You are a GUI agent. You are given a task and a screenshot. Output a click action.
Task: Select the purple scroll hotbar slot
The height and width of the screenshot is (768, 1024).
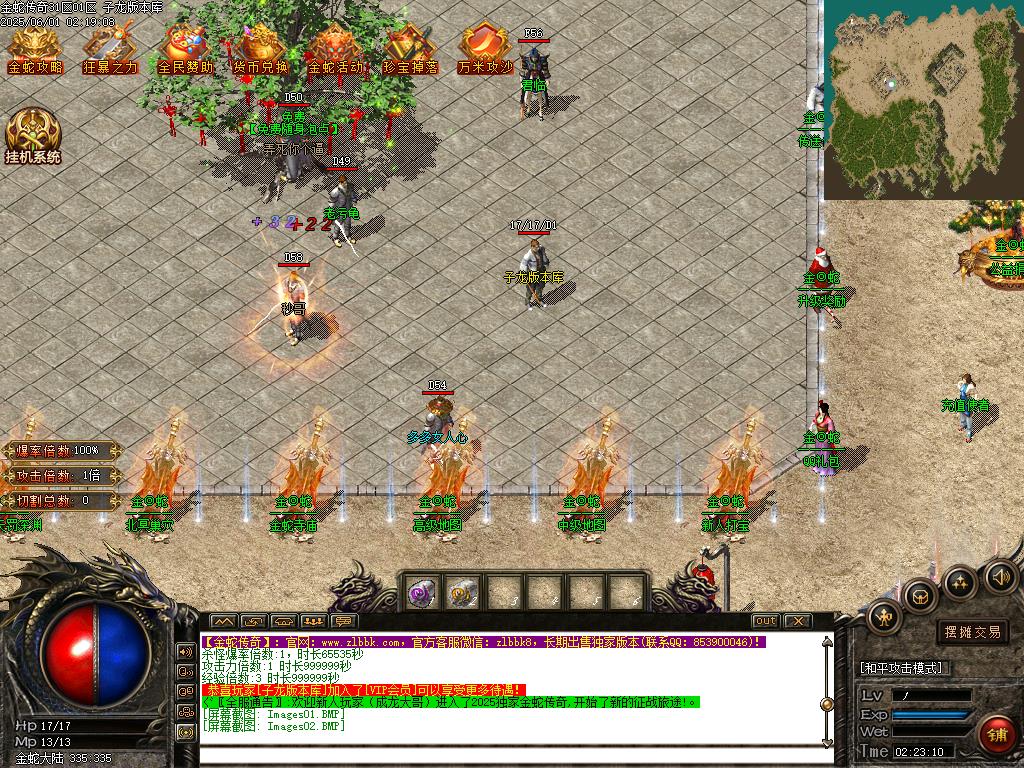pos(421,592)
